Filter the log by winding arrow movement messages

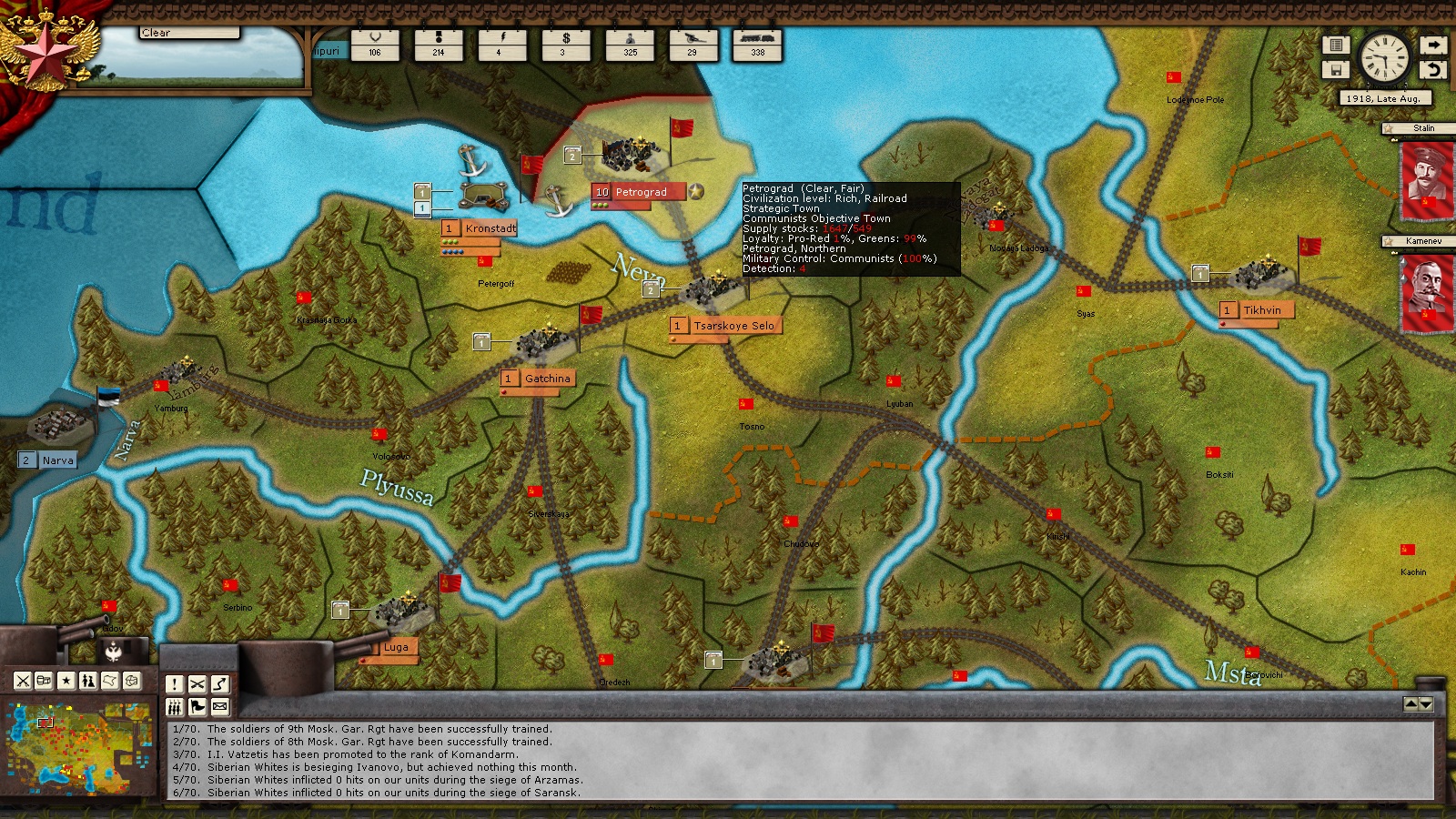pos(219,684)
